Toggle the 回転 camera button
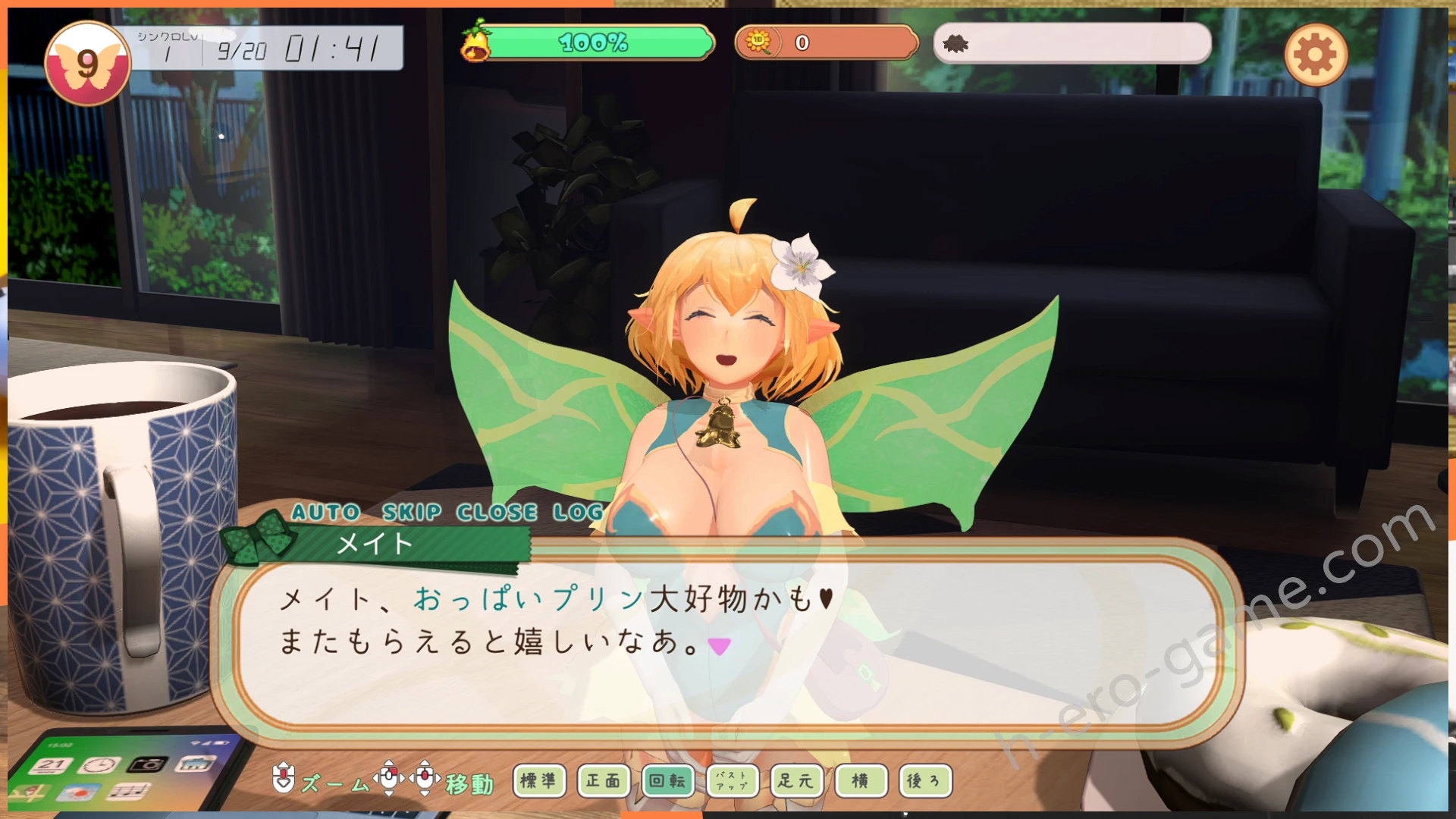This screenshot has width=1456, height=819. pyautogui.click(x=667, y=780)
